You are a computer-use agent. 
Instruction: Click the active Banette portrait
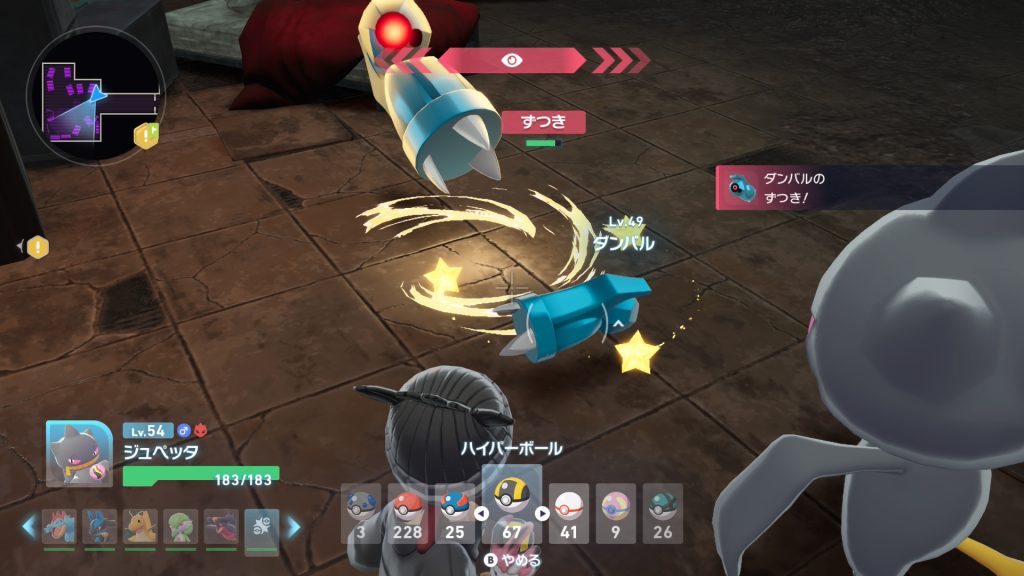(79, 454)
